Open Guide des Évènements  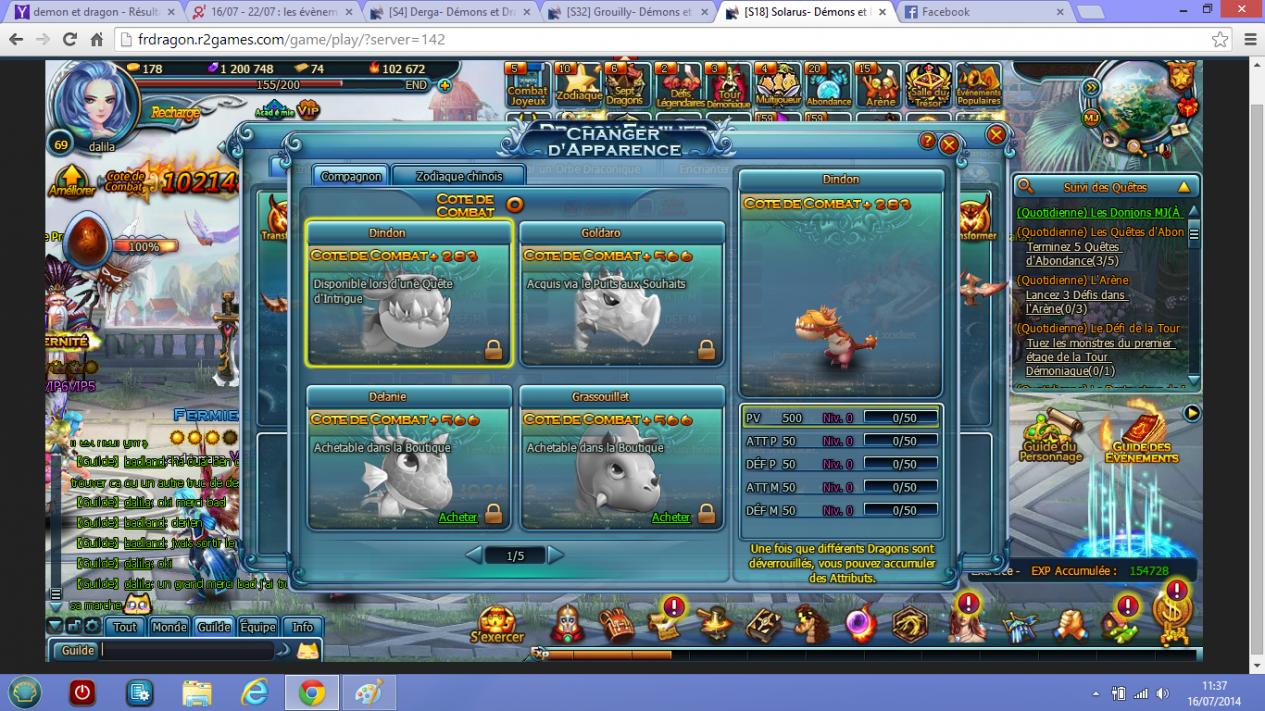click(x=1141, y=439)
